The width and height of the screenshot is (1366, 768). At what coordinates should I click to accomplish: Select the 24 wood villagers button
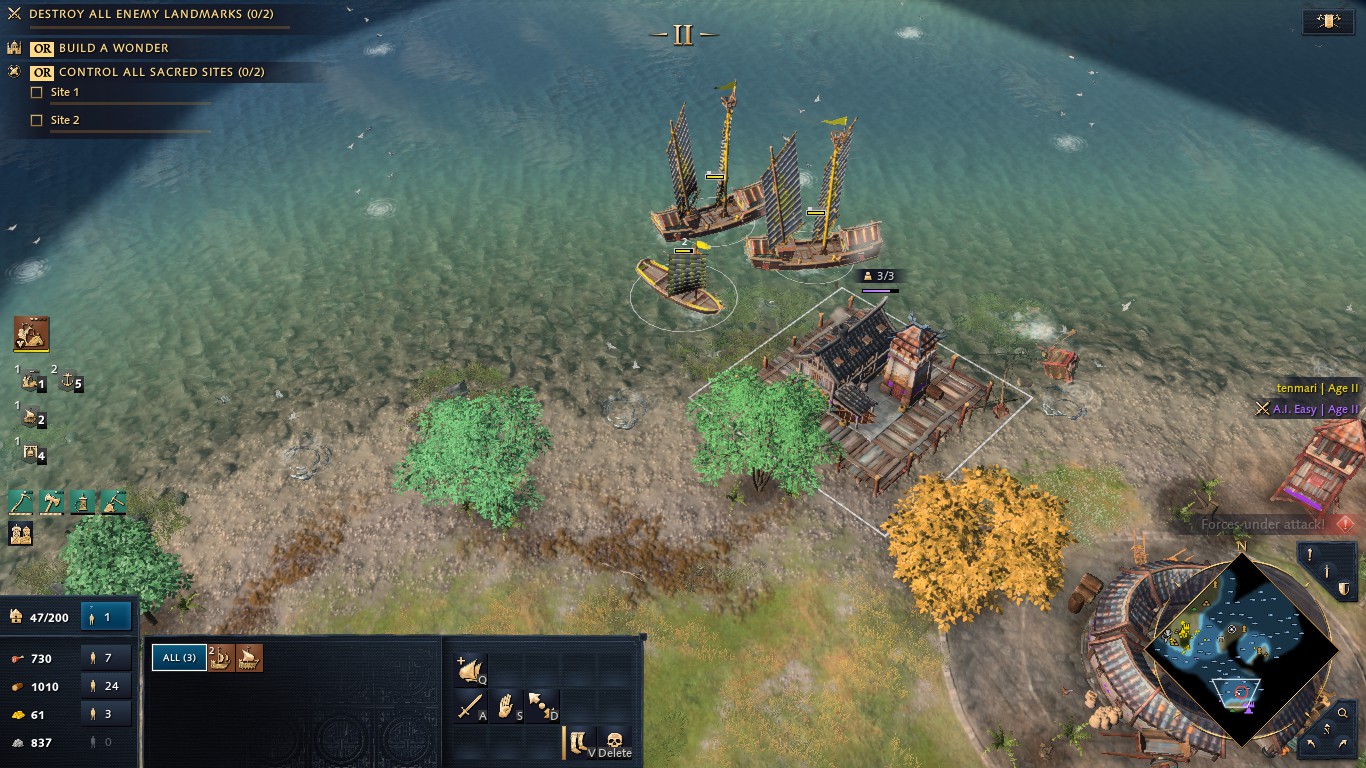[106, 686]
